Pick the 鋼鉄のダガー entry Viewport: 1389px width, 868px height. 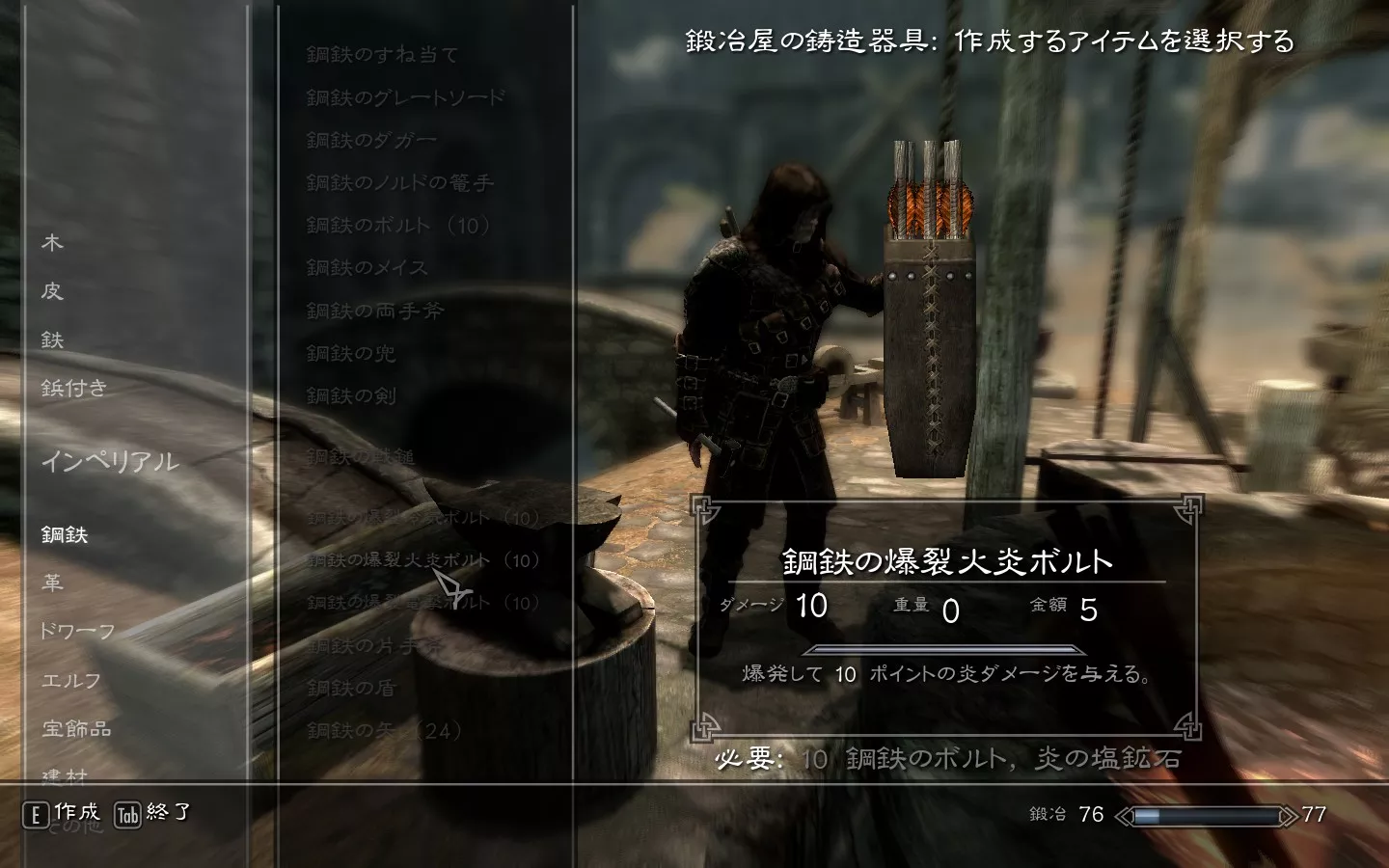click(x=371, y=140)
